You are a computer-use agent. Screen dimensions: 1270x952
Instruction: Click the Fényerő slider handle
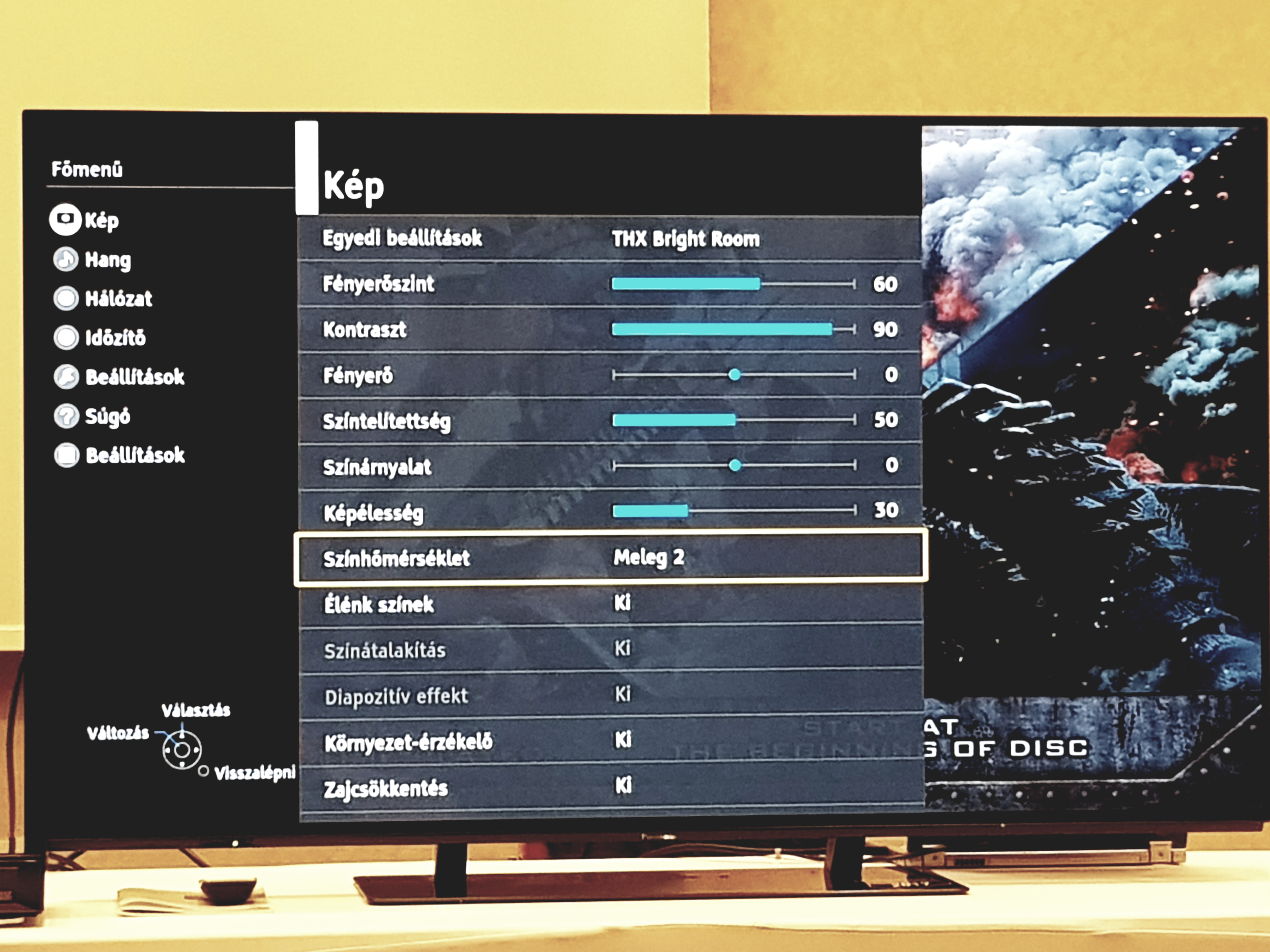pyautogui.click(x=734, y=375)
